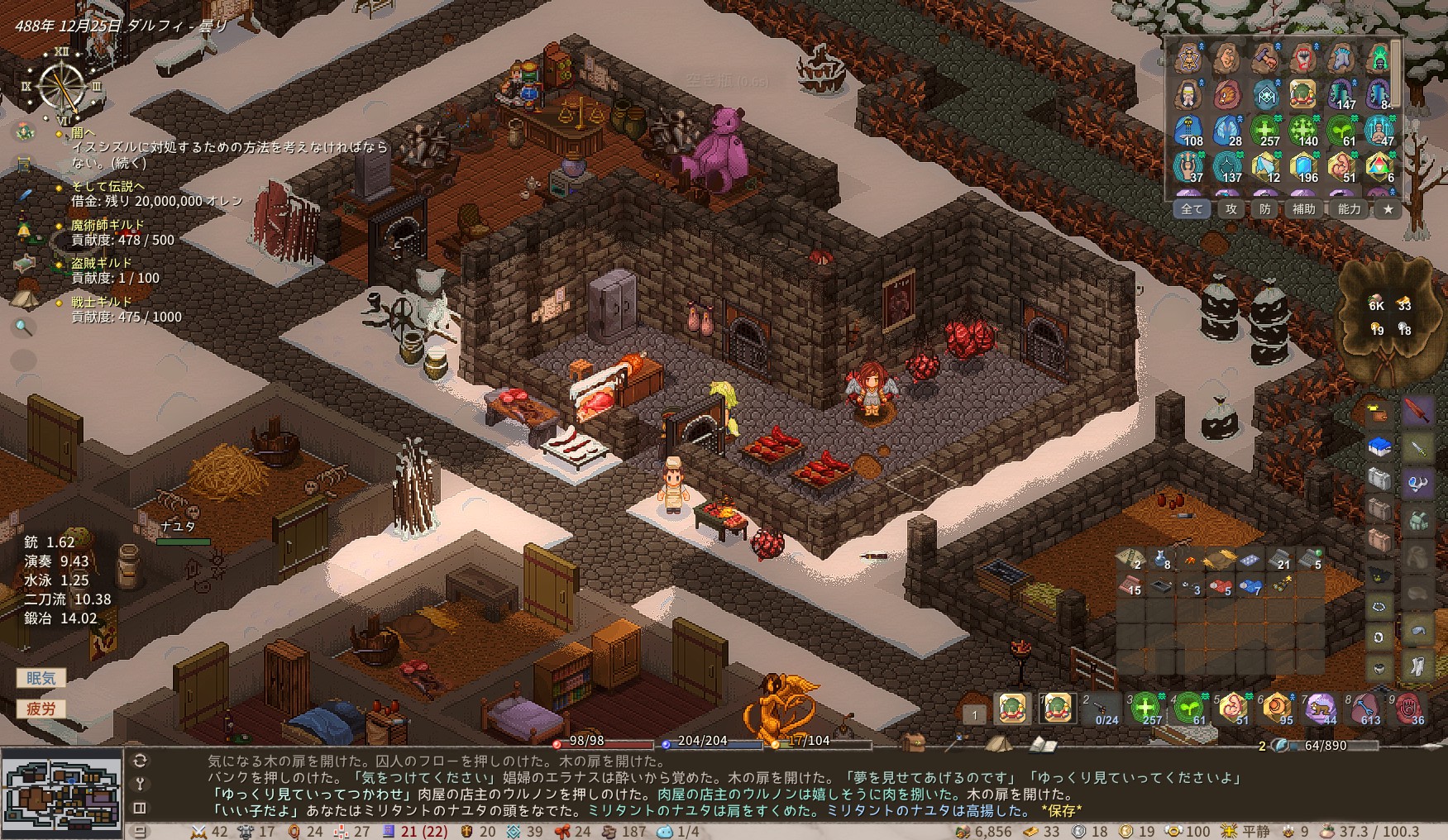
Task: Open the tent icon in the left sidebar
Action: coord(24,298)
